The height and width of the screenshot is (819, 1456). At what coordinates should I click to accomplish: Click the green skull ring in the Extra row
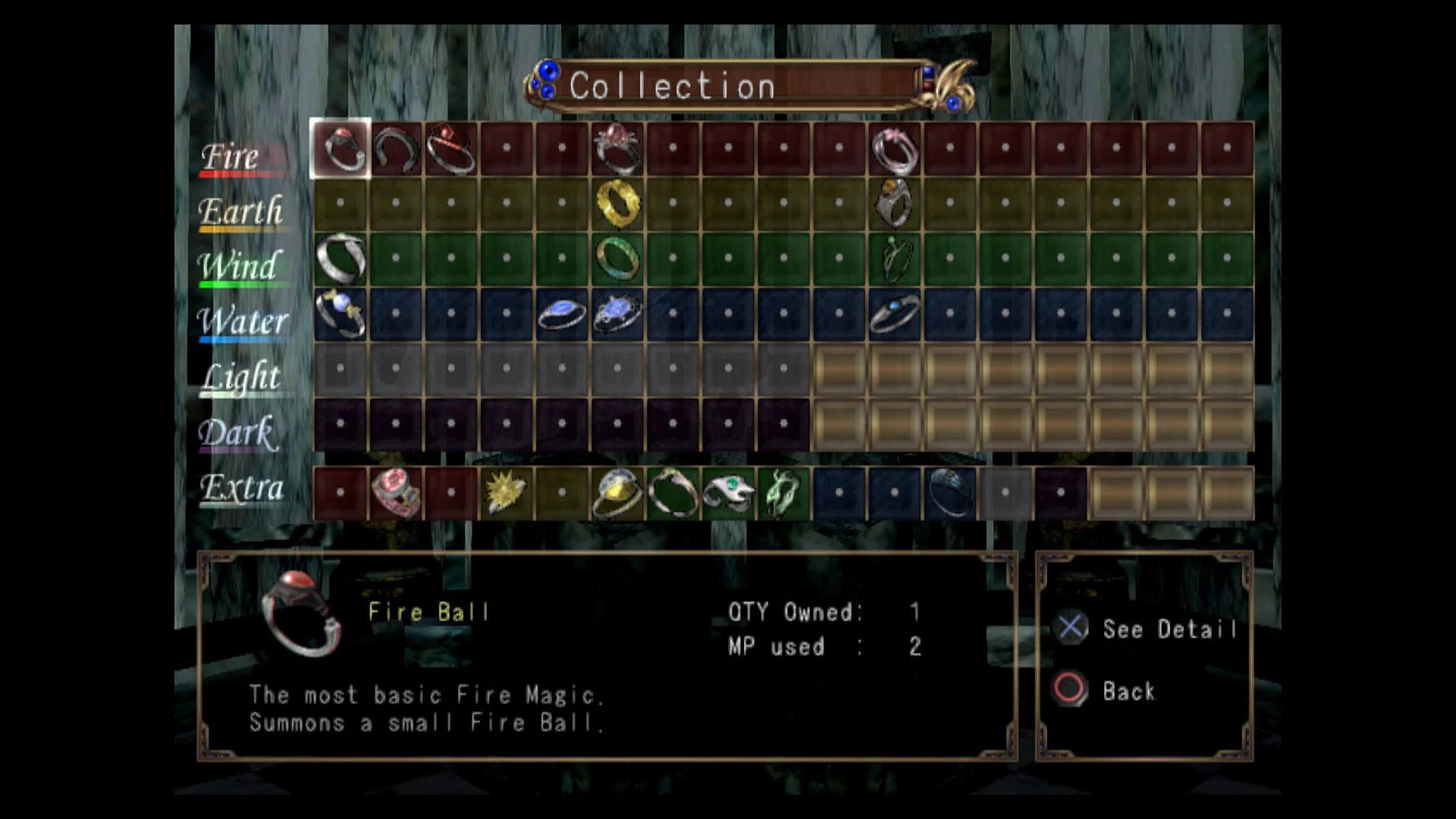tap(784, 491)
